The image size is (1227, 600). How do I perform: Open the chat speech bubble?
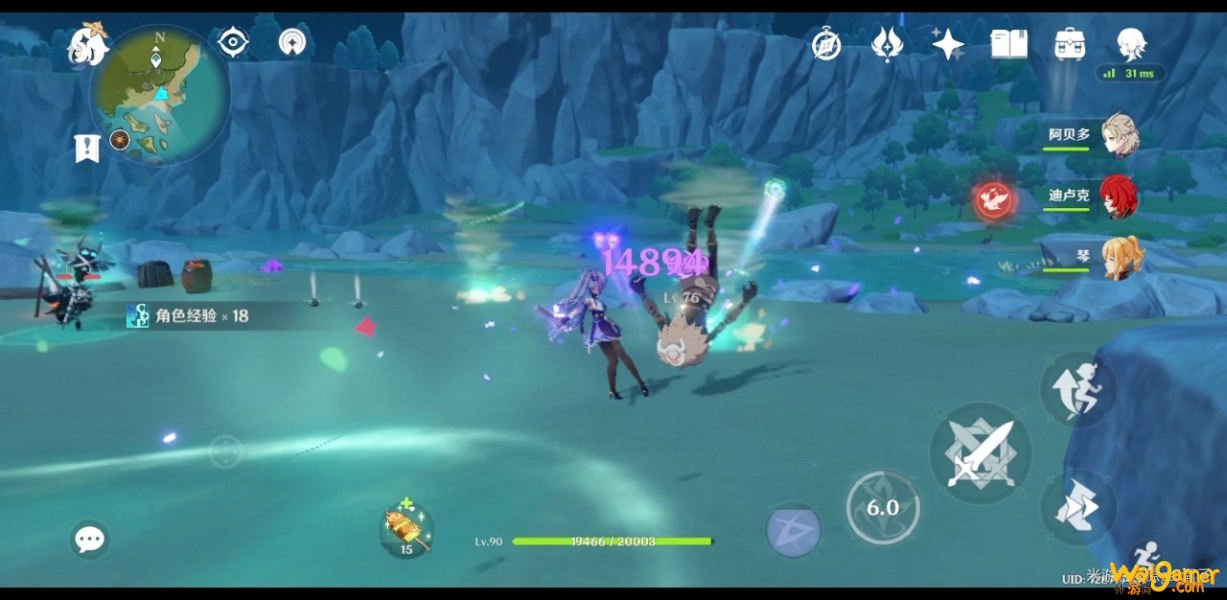(90, 540)
